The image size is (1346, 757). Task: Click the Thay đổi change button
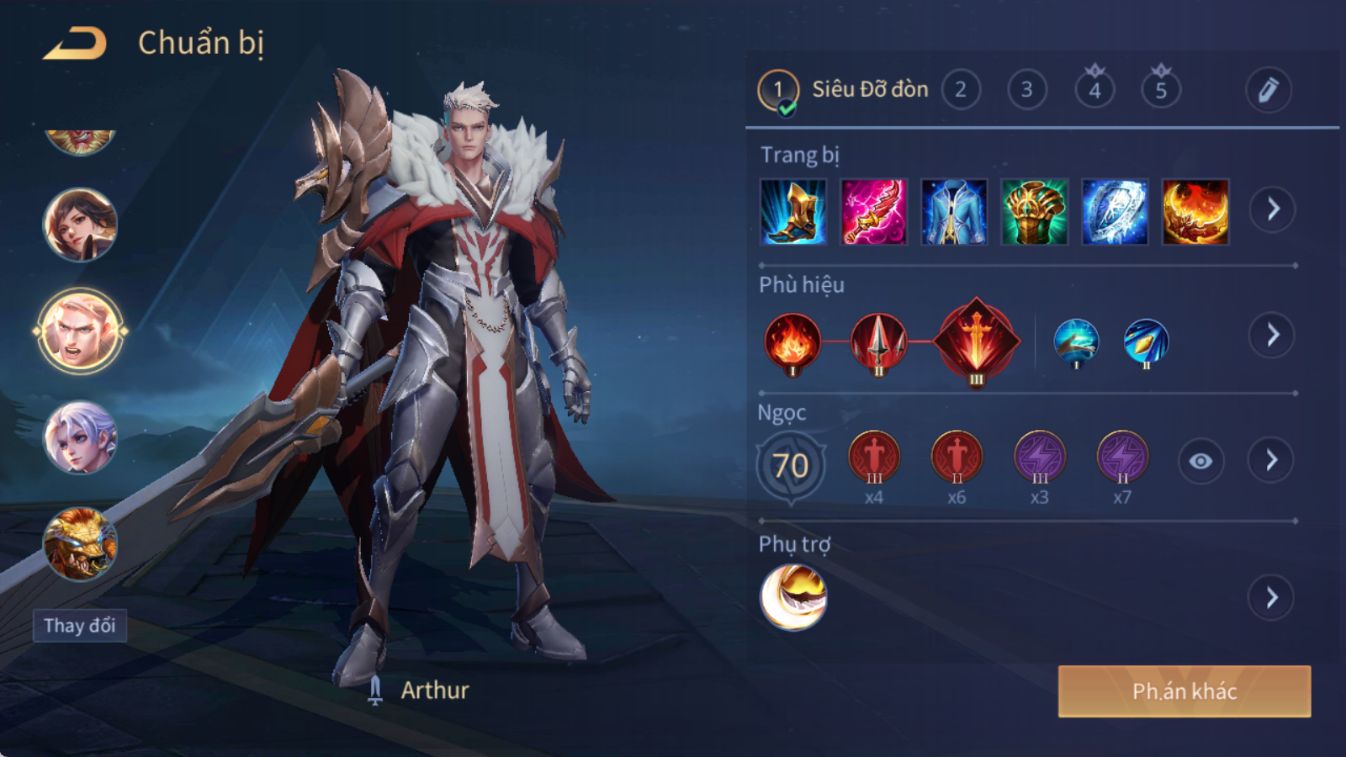pos(79,626)
